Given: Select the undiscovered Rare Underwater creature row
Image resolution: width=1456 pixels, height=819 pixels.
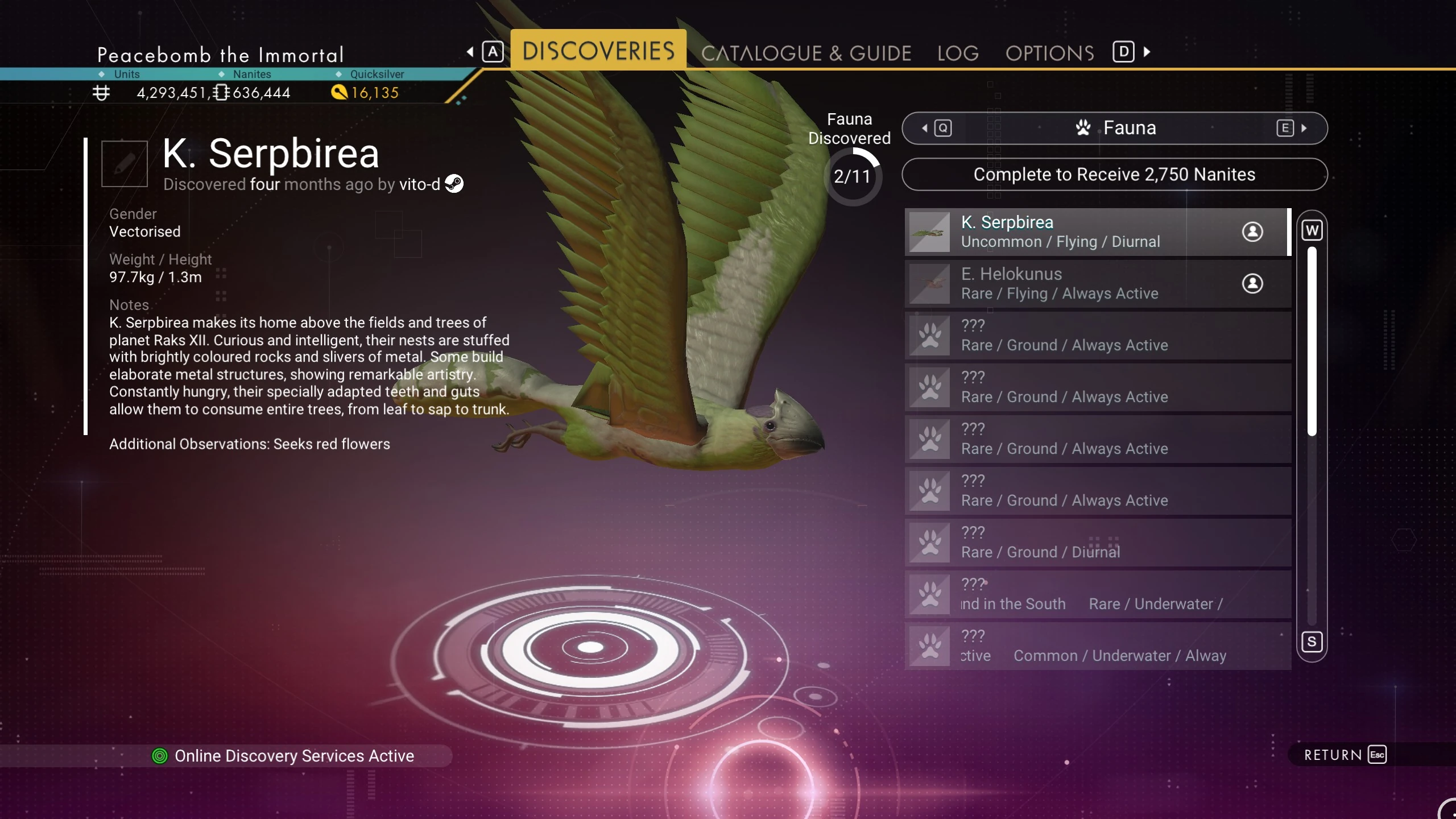Looking at the screenshot, I should pyautogui.click(x=1097, y=594).
